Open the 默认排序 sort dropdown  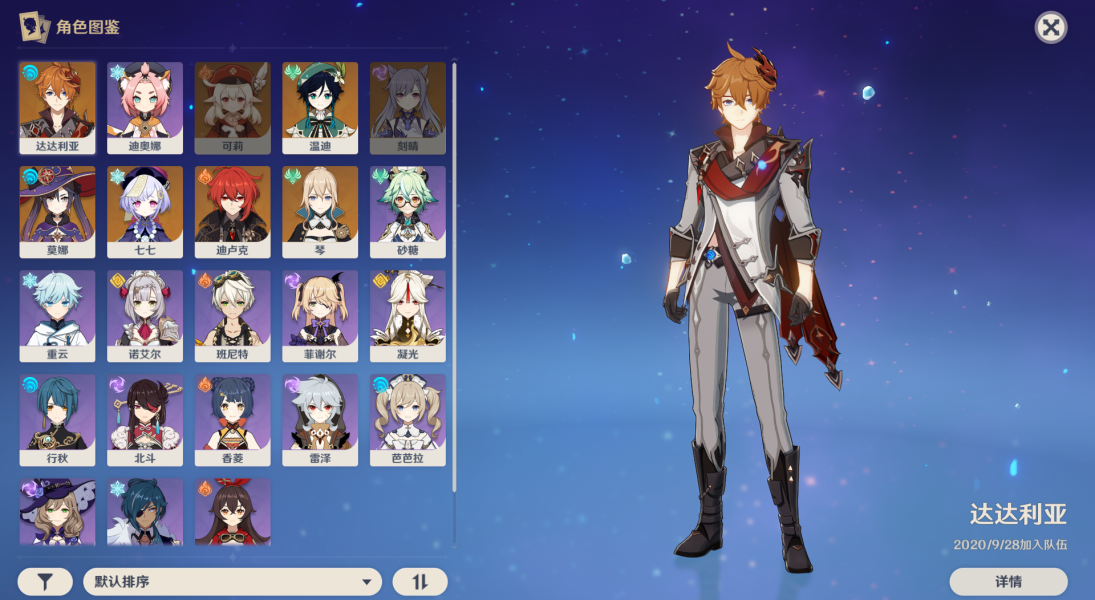click(232, 582)
